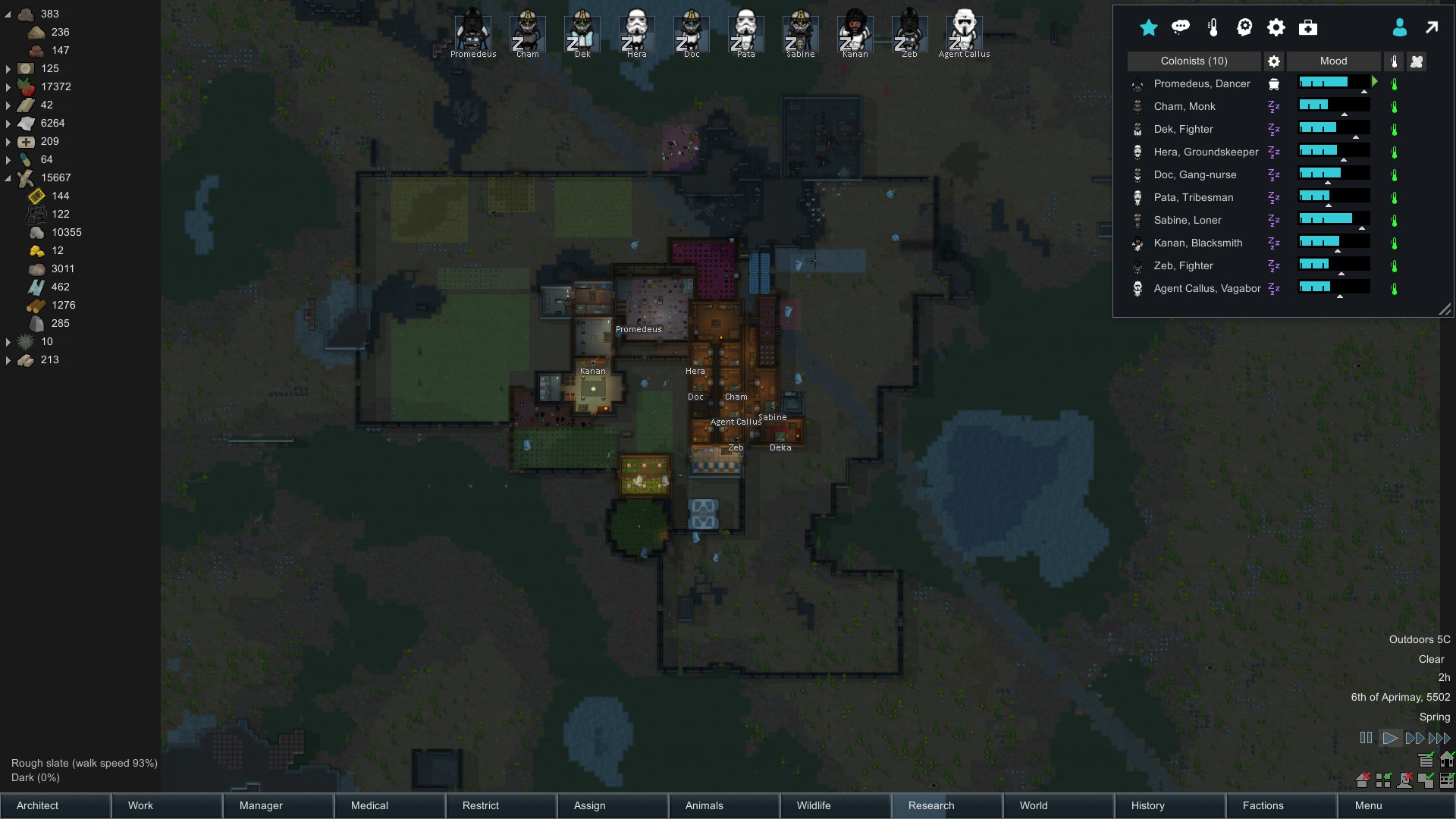Select the favorites star icon
This screenshot has height=819, width=1456.
click(1148, 28)
